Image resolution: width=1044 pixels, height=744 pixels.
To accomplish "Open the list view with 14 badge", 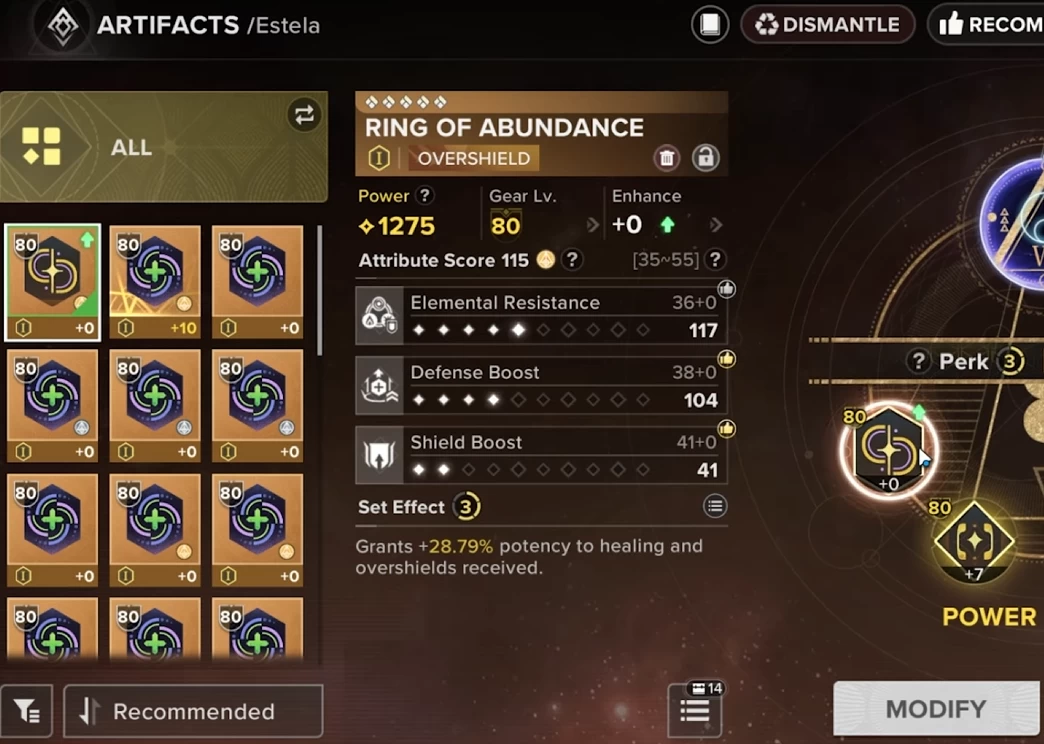I will [x=695, y=710].
